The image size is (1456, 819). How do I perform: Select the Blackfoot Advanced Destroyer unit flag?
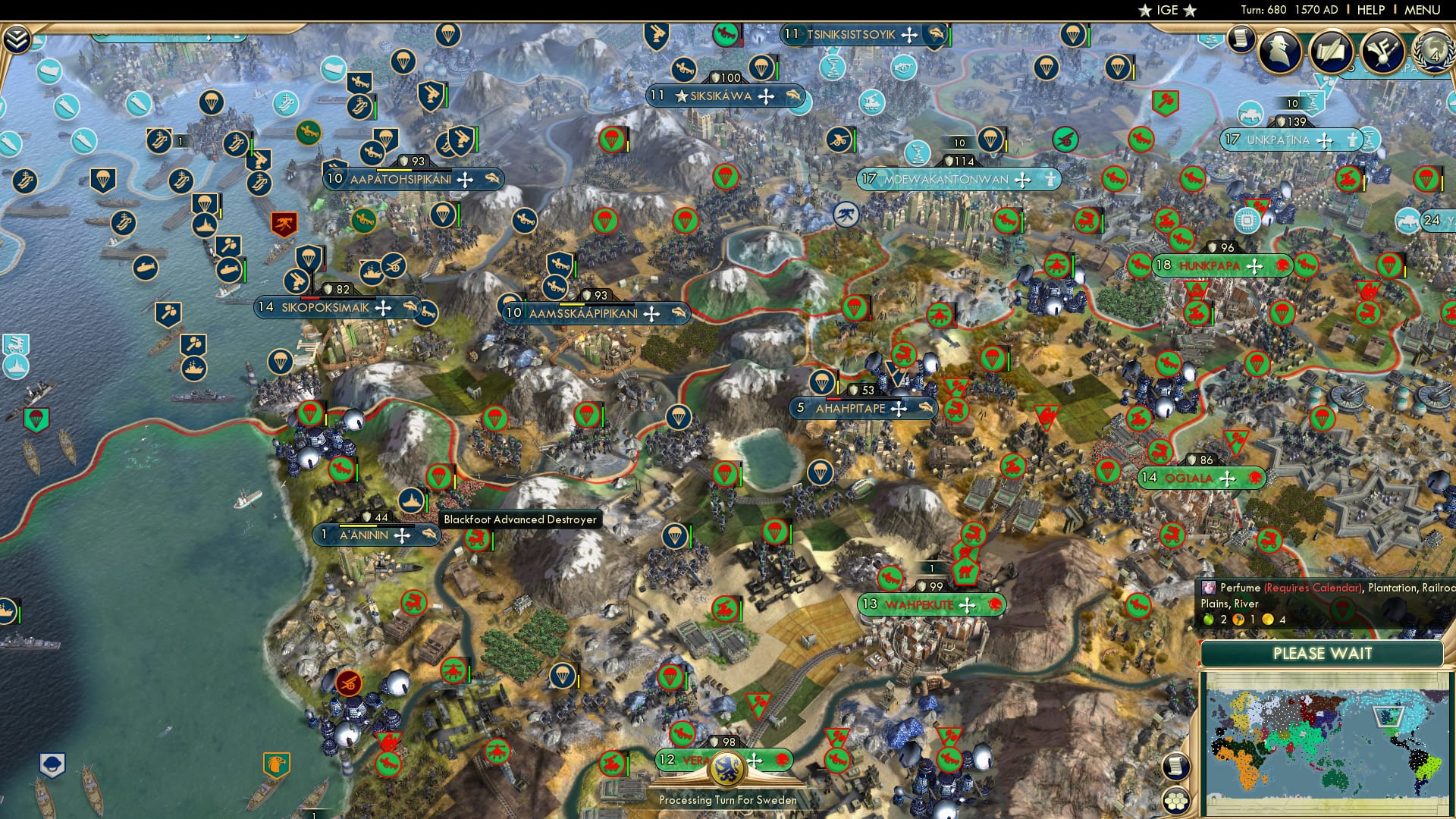410,501
